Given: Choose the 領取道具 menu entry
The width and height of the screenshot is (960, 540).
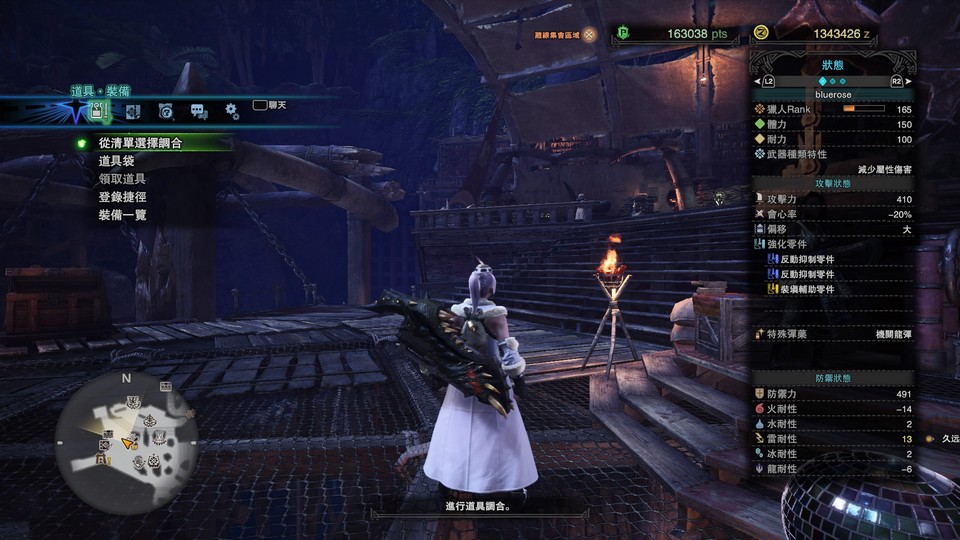Looking at the screenshot, I should click(x=123, y=179).
